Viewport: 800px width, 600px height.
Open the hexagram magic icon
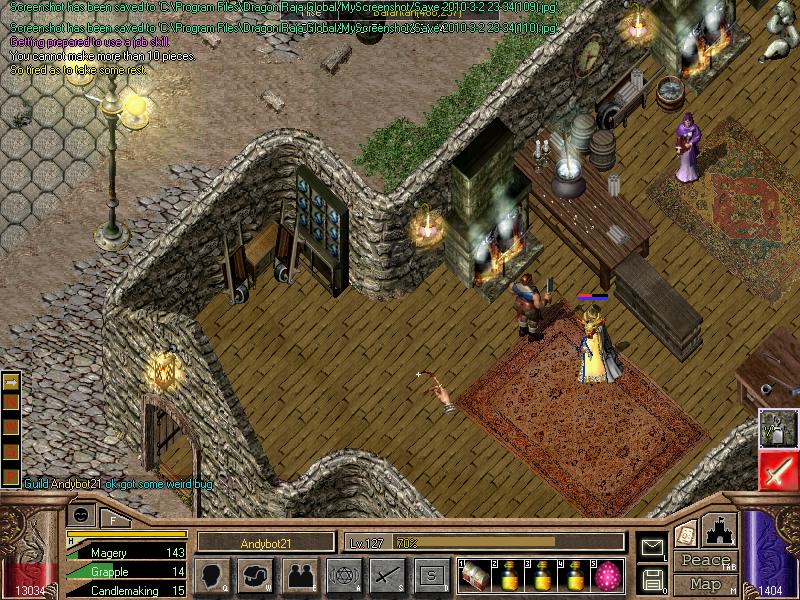click(342, 575)
